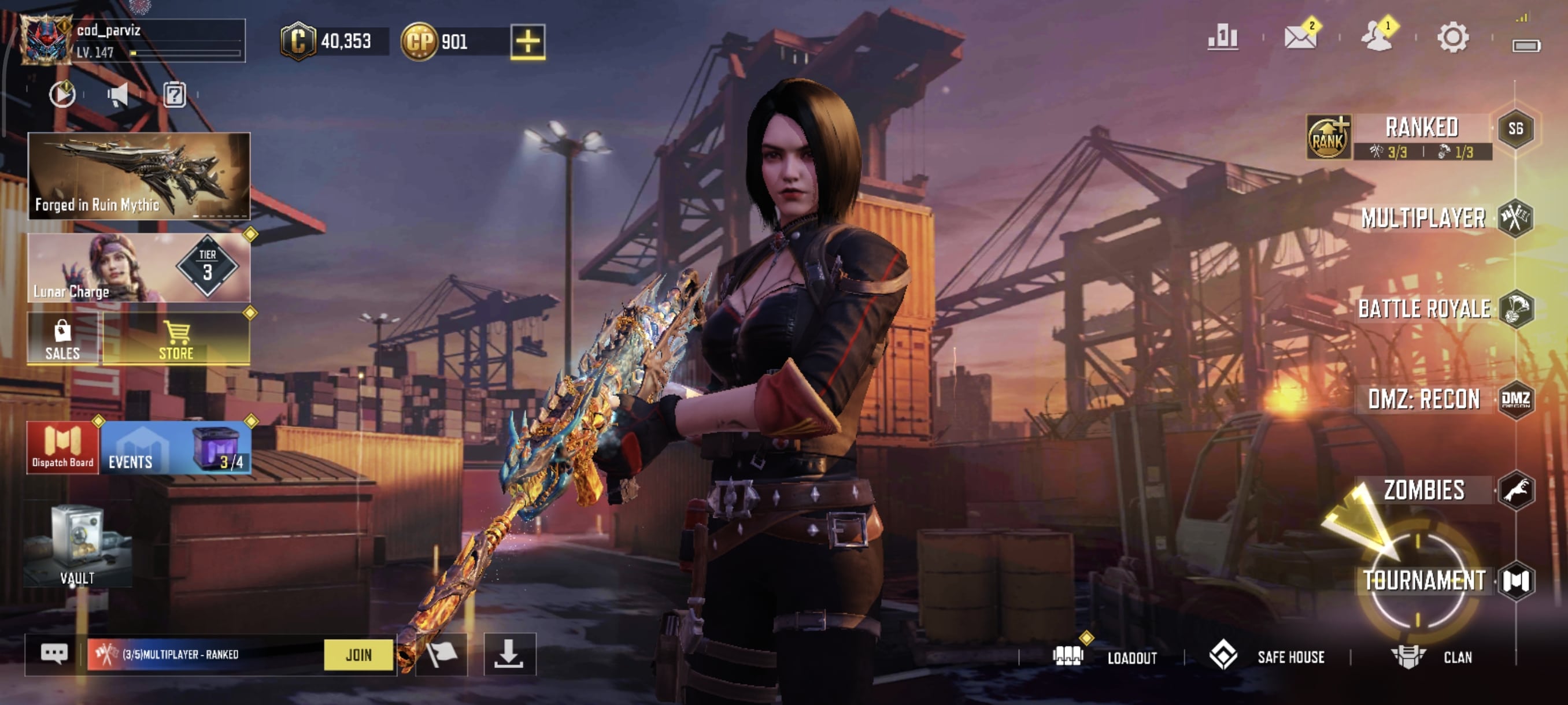The height and width of the screenshot is (705, 1568).
Task: View the Forged in Ruin Mythic banner
Action: [x=139, y=176]
